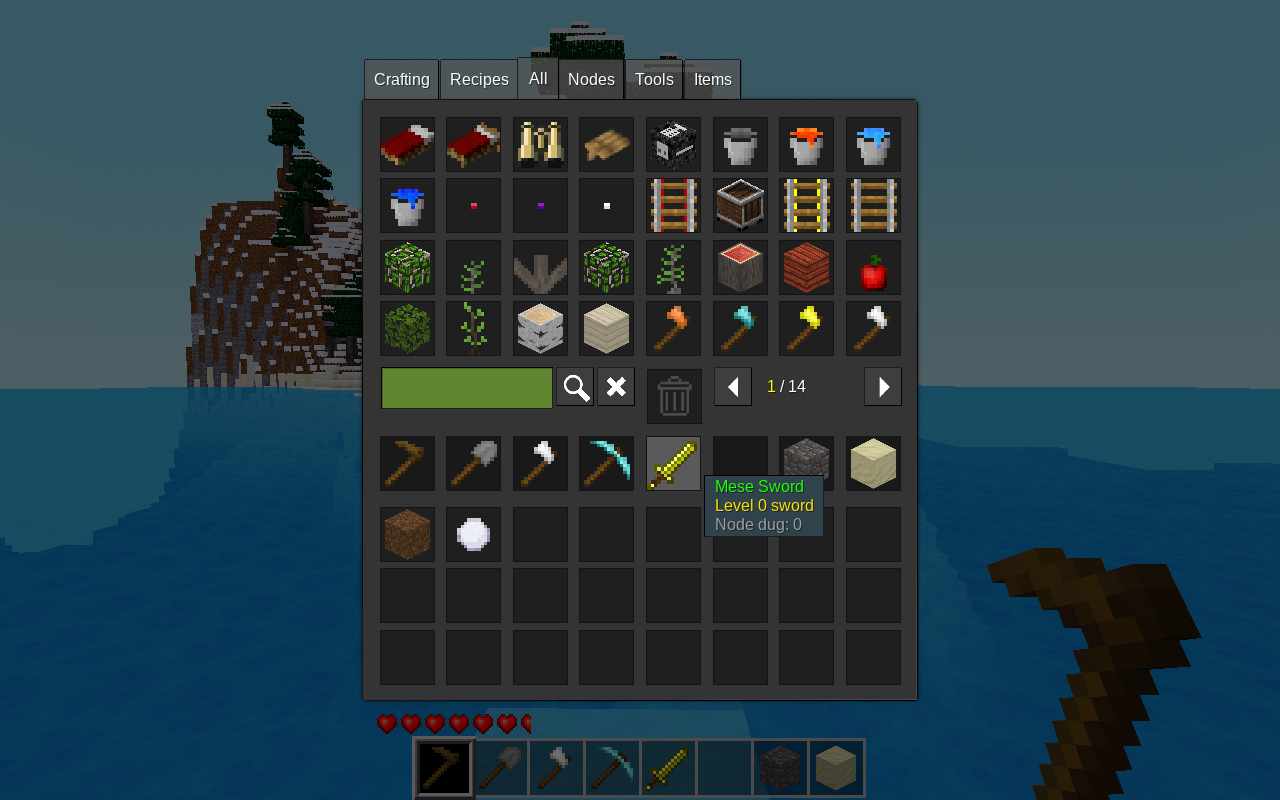Pick the diamond pickaxe from the inventory

[x=606, y=464]
